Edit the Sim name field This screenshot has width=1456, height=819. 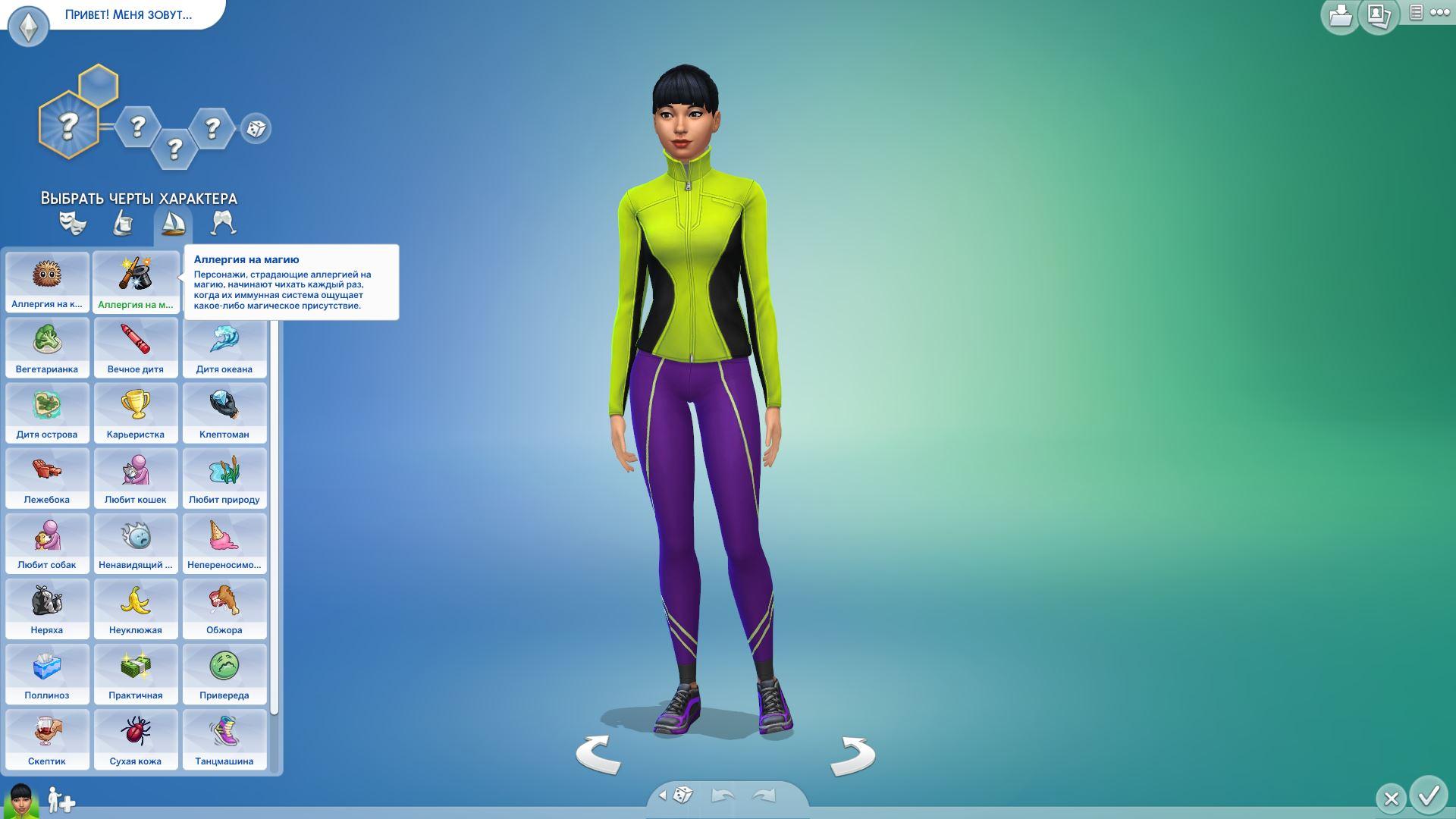coord(128,14)
